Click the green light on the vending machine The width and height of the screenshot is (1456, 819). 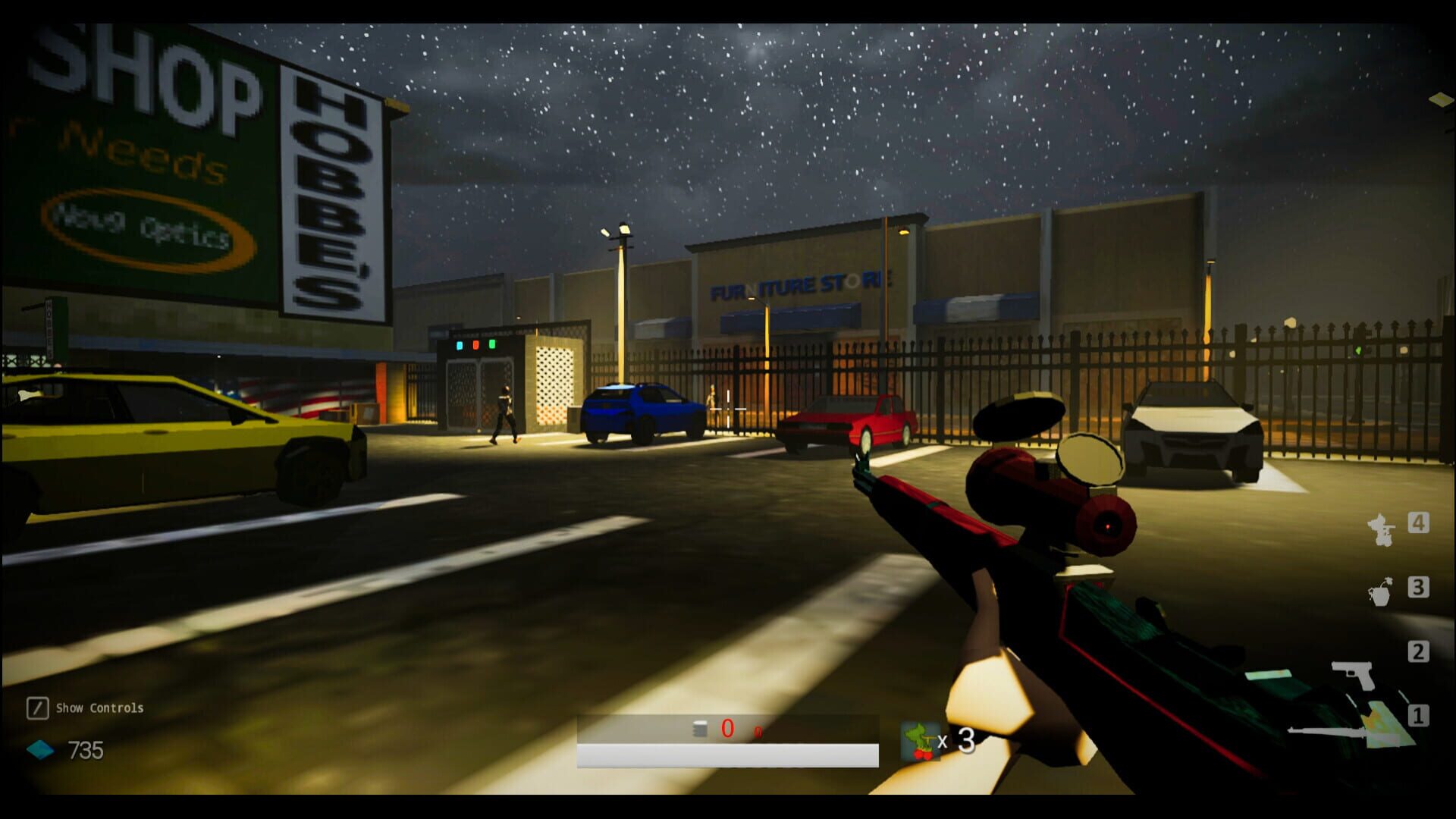pos(492,346)
